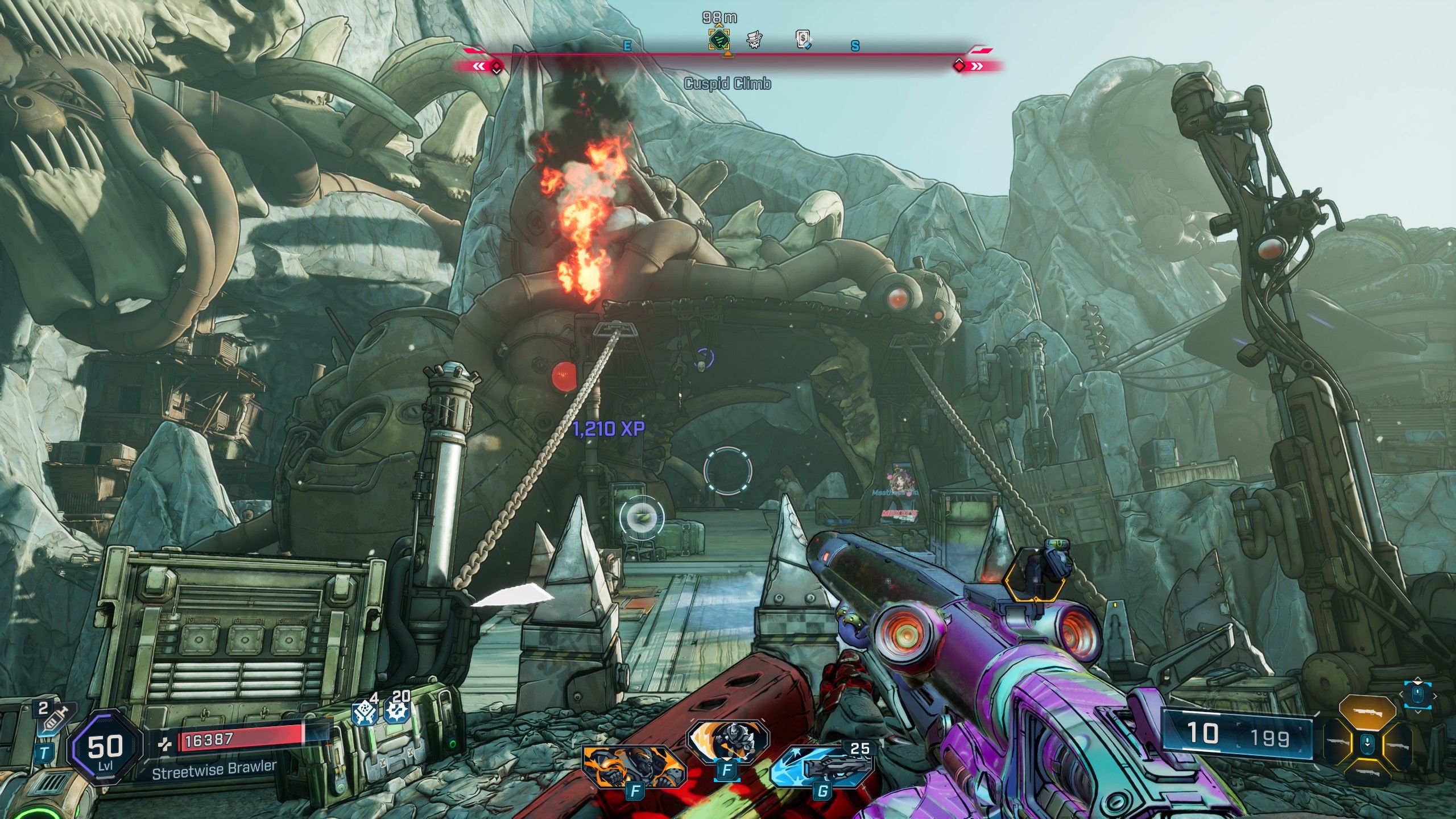The width and height of the screenshot is (1456, 819).
Task: Switch to the bottom weapon slot
Action: (1367, 772)
